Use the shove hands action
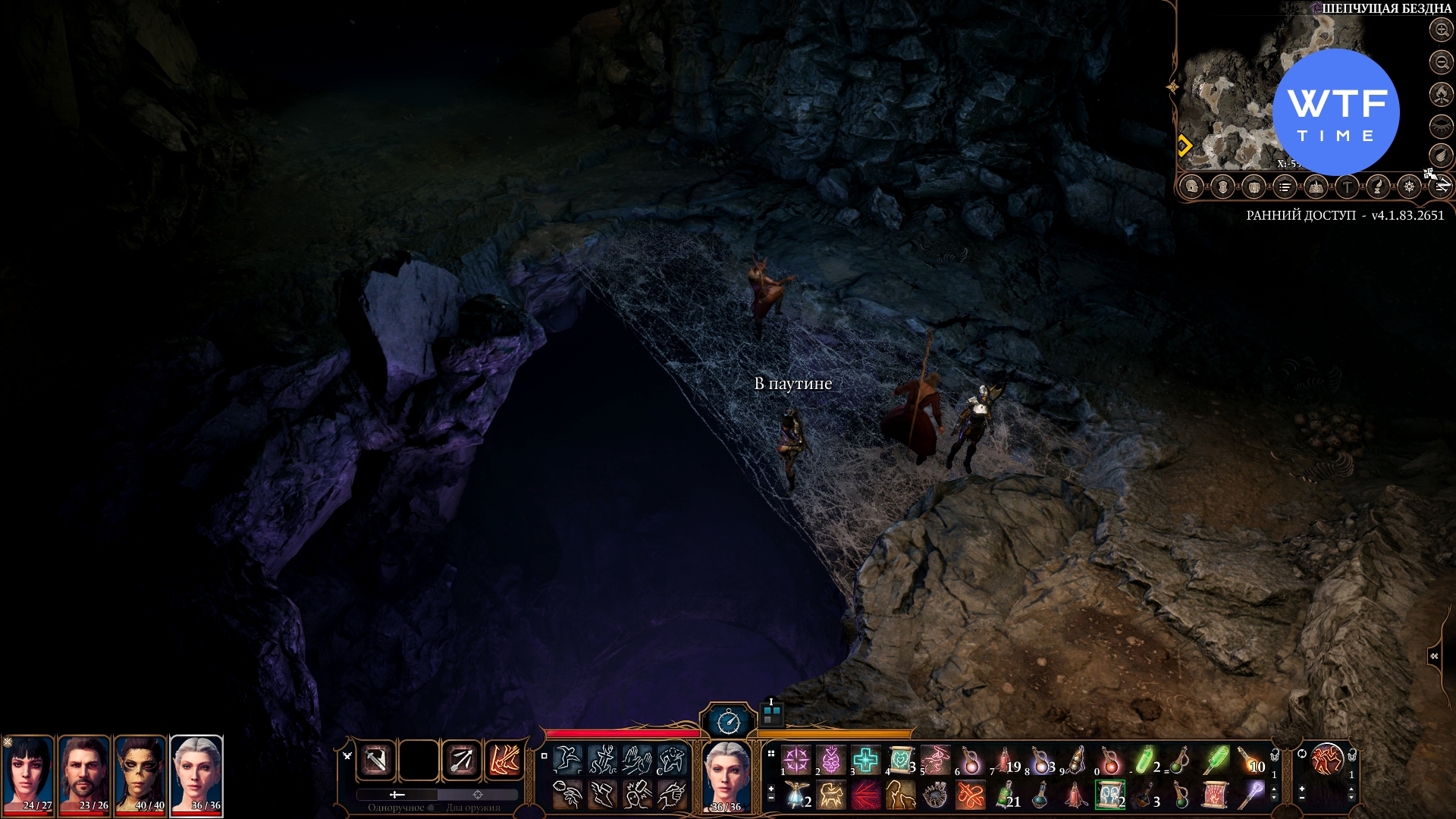 click(637, 759)
